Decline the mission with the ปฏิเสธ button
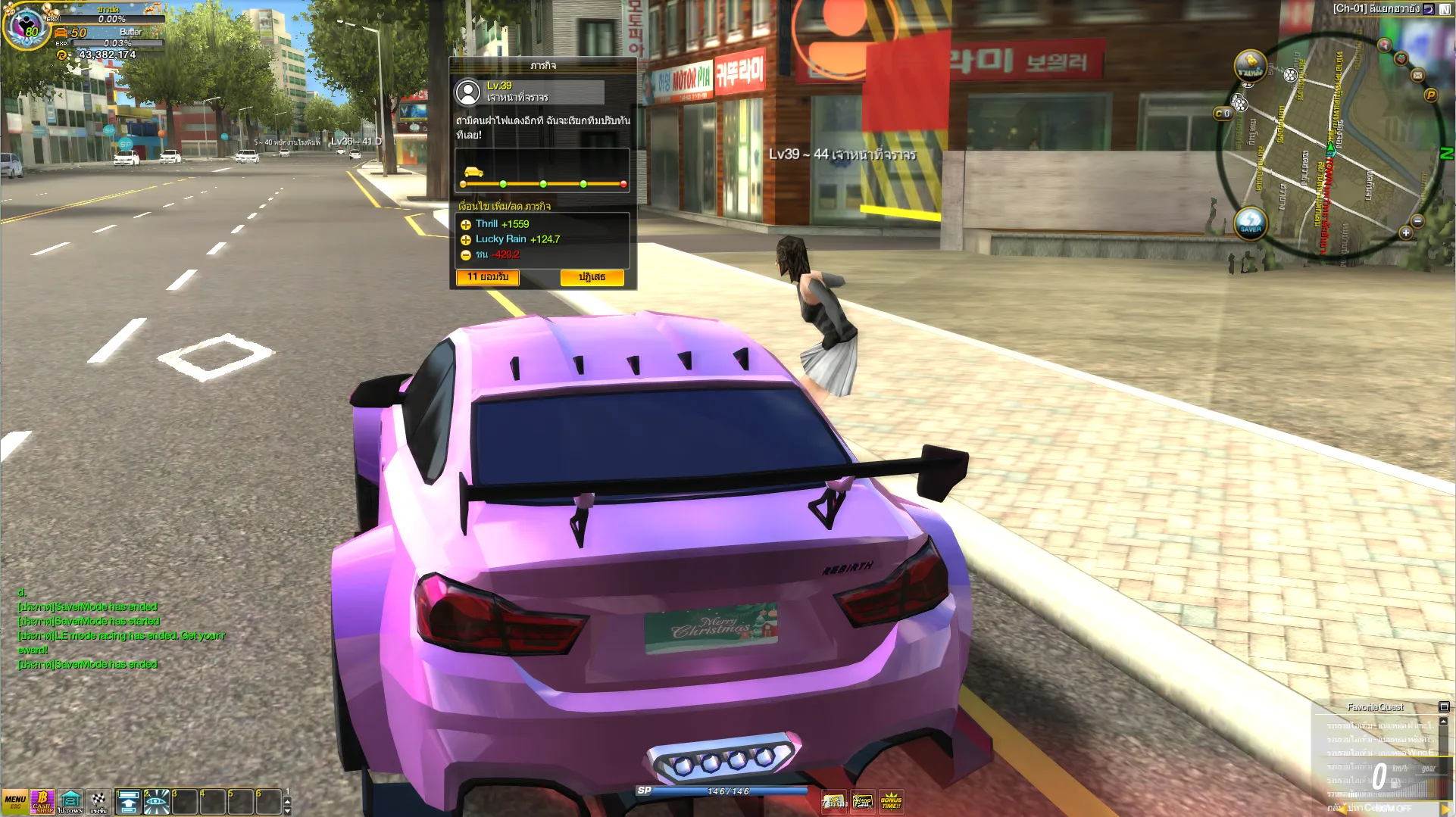This screenshot has height=817, width=1456. click(592, 278)
